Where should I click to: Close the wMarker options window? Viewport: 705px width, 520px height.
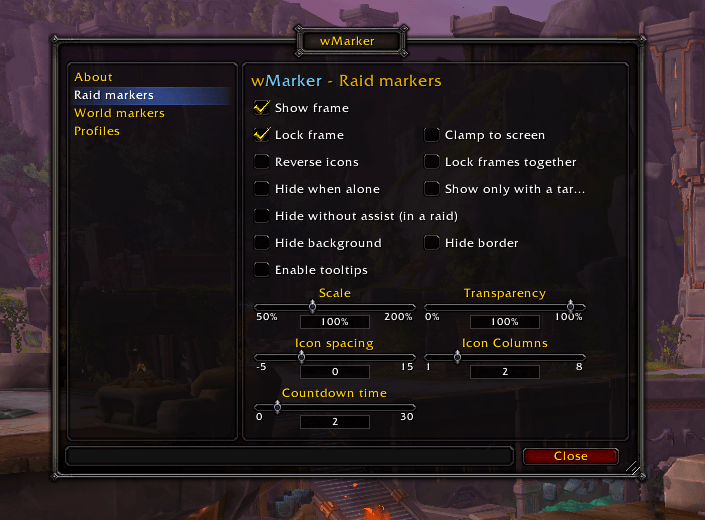pos(570,456)
